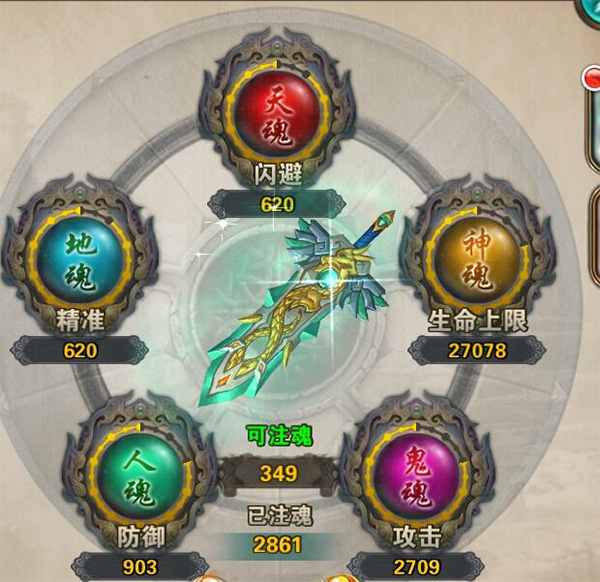Activate the golden 神魂 orb
The height and width of the screenshot is (582, 600).
pyautogui.click(x=476, y=259)
